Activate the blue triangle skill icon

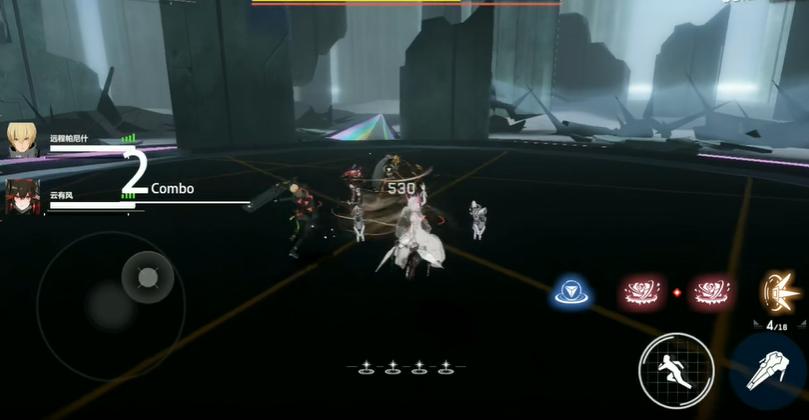coord(571,292)
